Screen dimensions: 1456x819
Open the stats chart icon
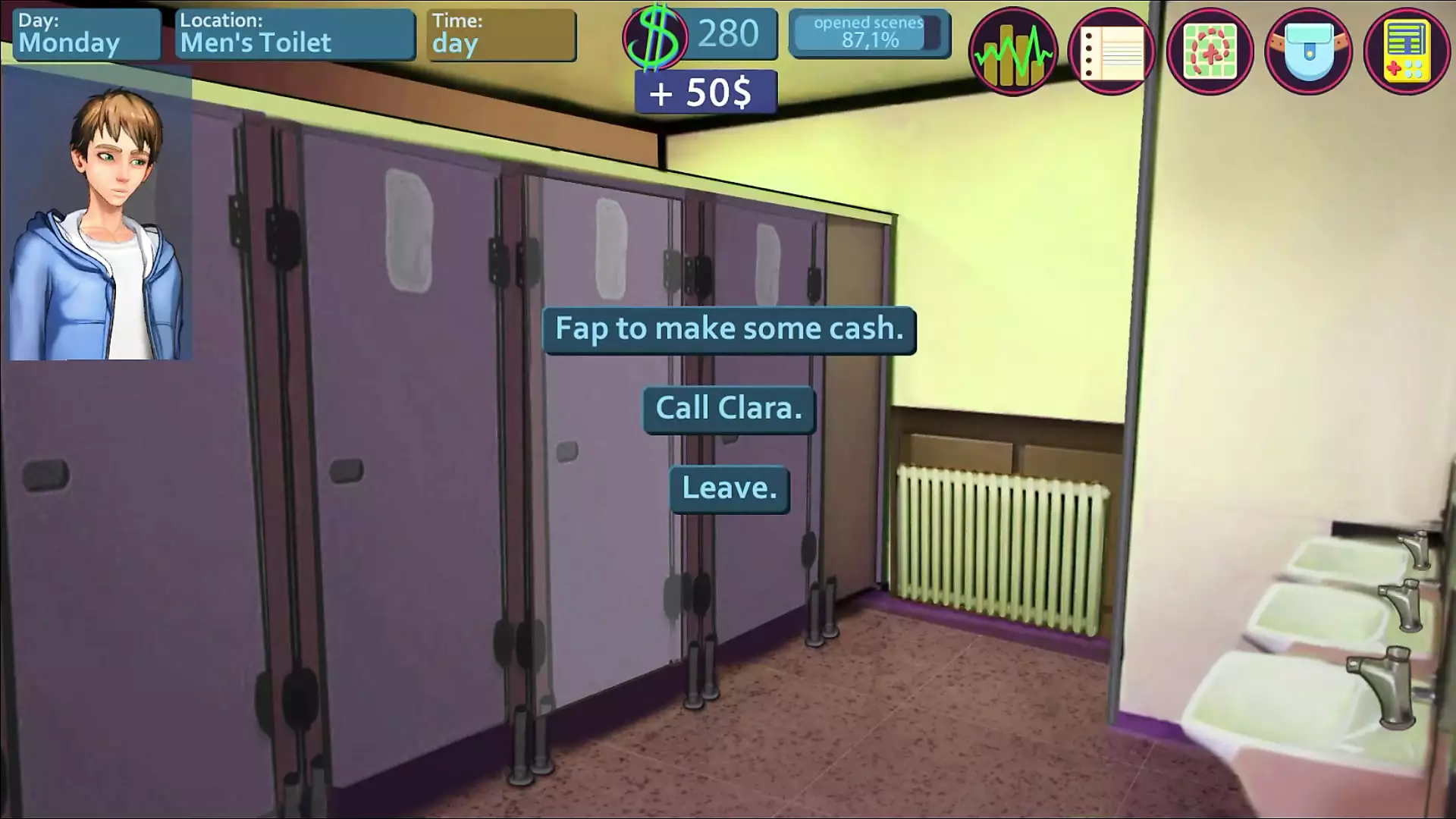coord(1012,52)
